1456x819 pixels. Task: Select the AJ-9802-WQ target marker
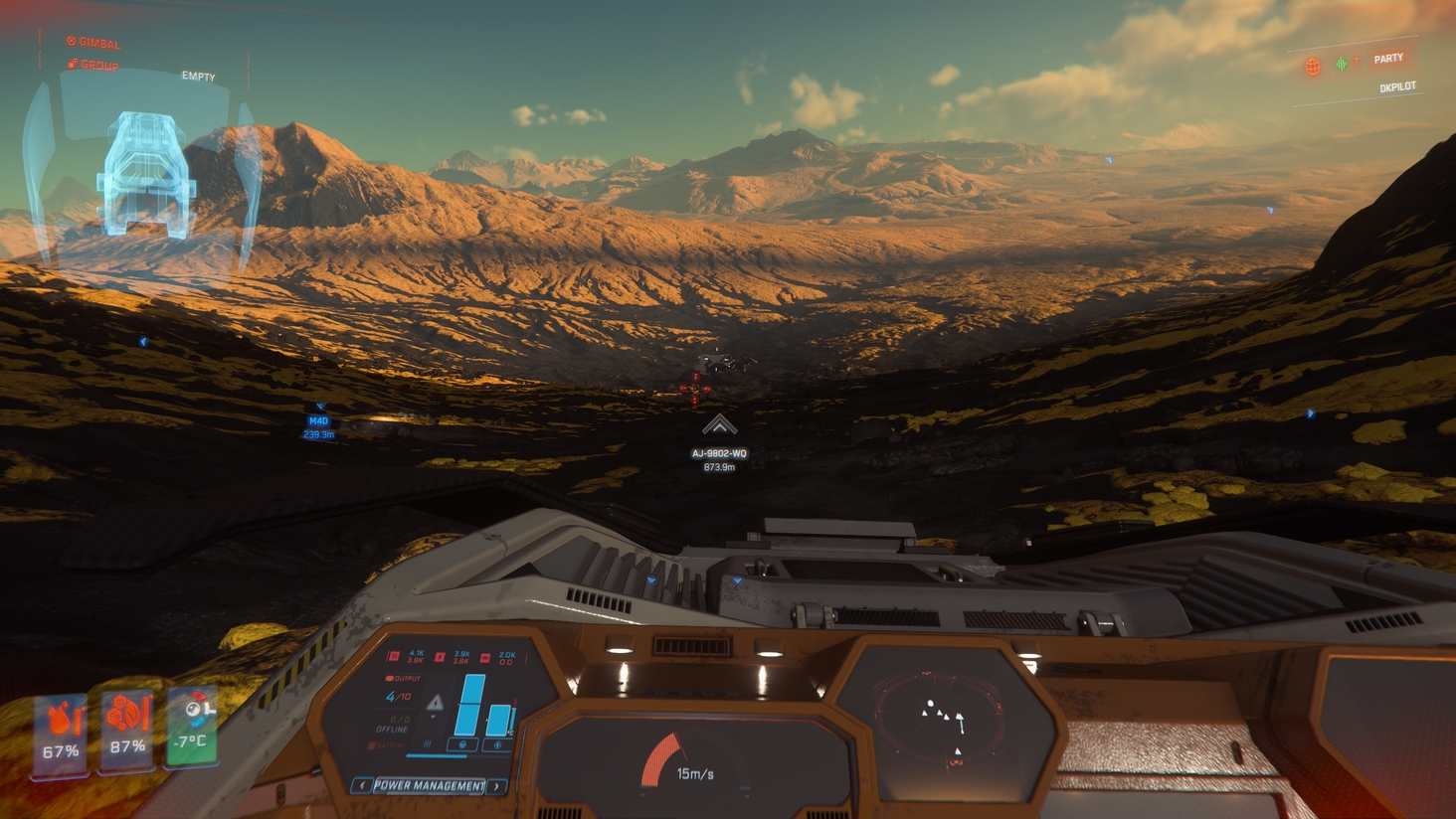(719, 426)
